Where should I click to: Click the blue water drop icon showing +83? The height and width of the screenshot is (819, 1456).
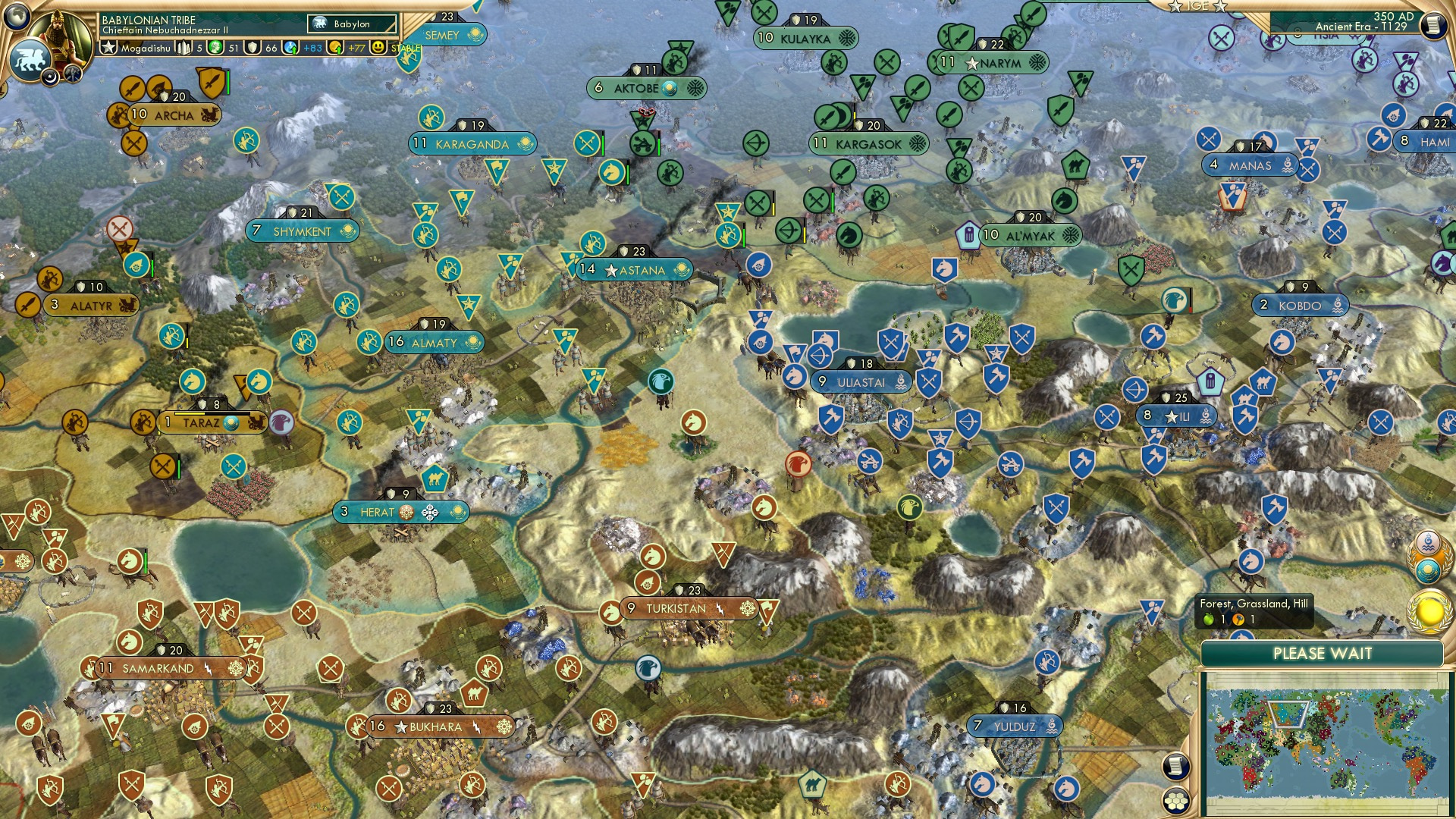click(290, 48)
